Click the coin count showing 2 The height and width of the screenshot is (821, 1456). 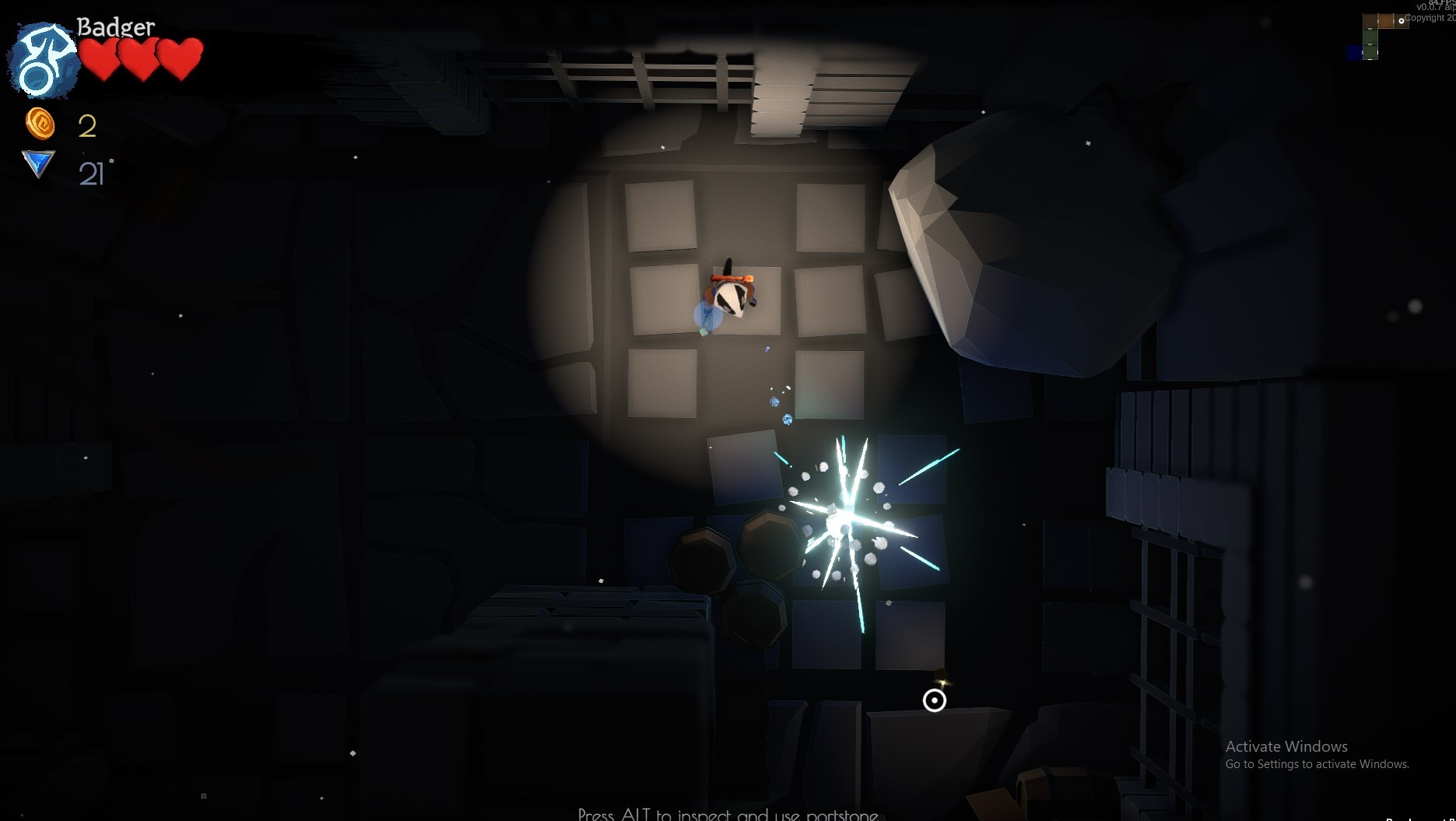click(87, 127)
